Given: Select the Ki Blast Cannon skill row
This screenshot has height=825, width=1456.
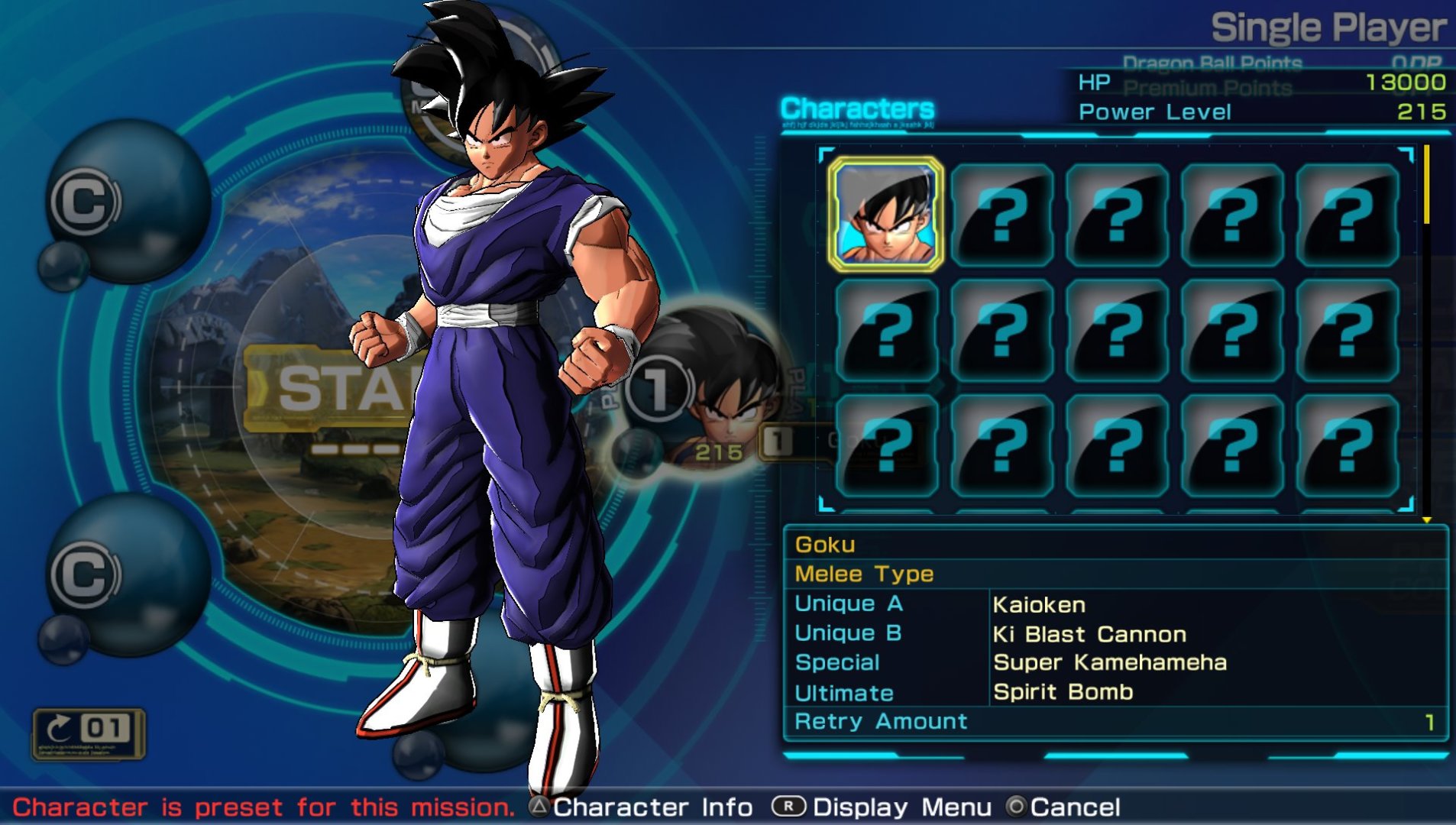Looking at the screenshot, I should [1115, 634].
